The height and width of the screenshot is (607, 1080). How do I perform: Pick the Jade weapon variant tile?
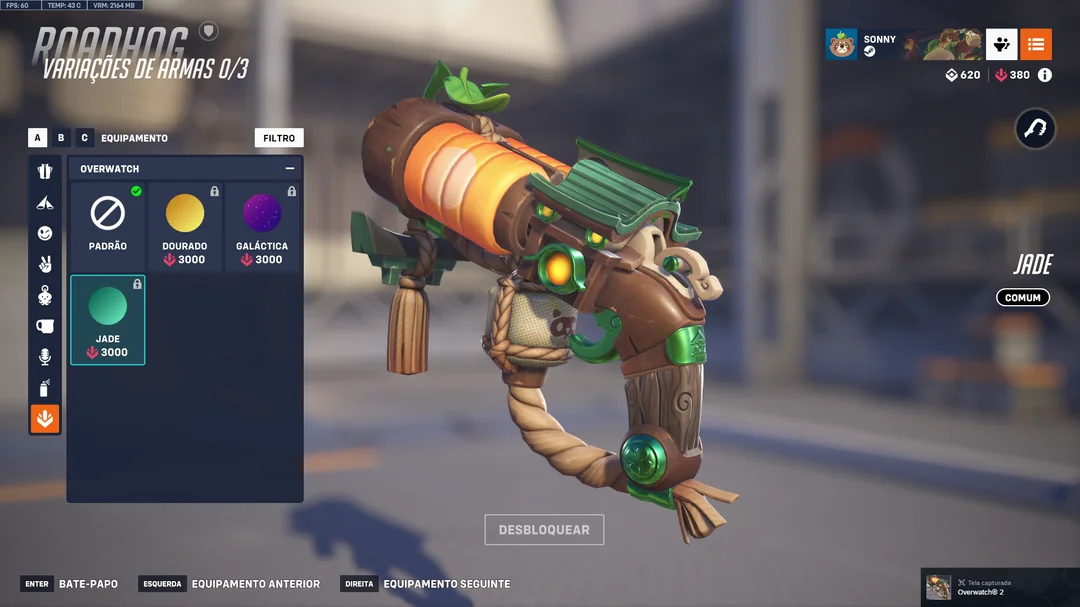click(x=108, y=320)
